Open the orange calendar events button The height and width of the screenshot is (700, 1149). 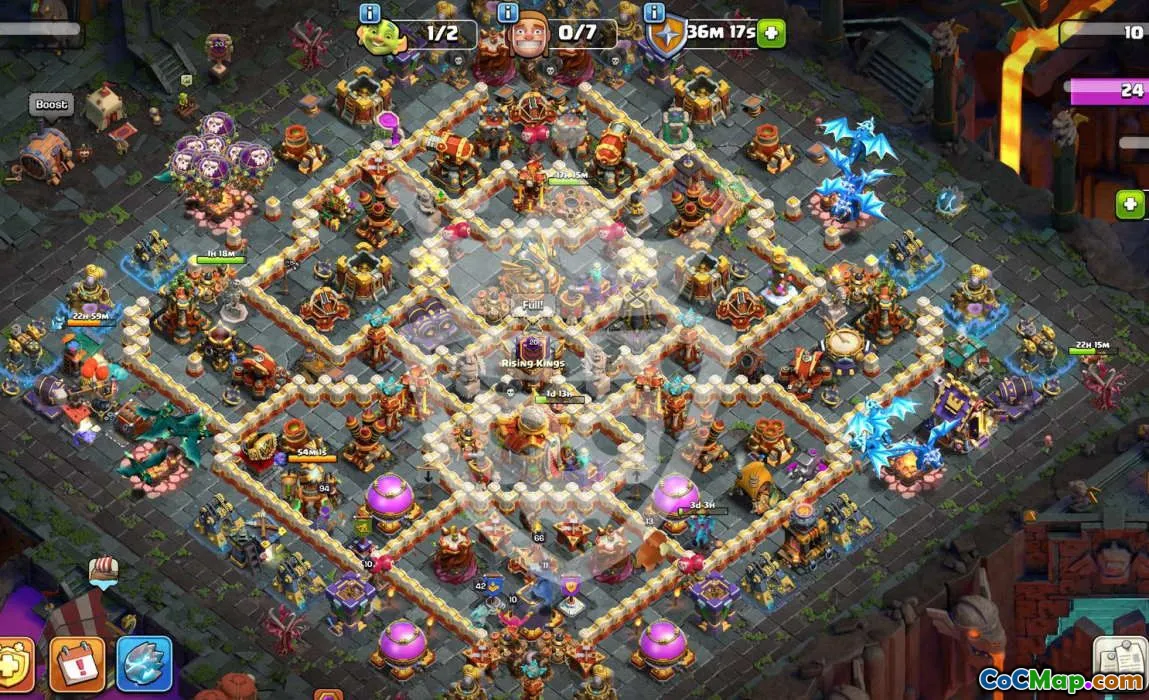[76, 663]
